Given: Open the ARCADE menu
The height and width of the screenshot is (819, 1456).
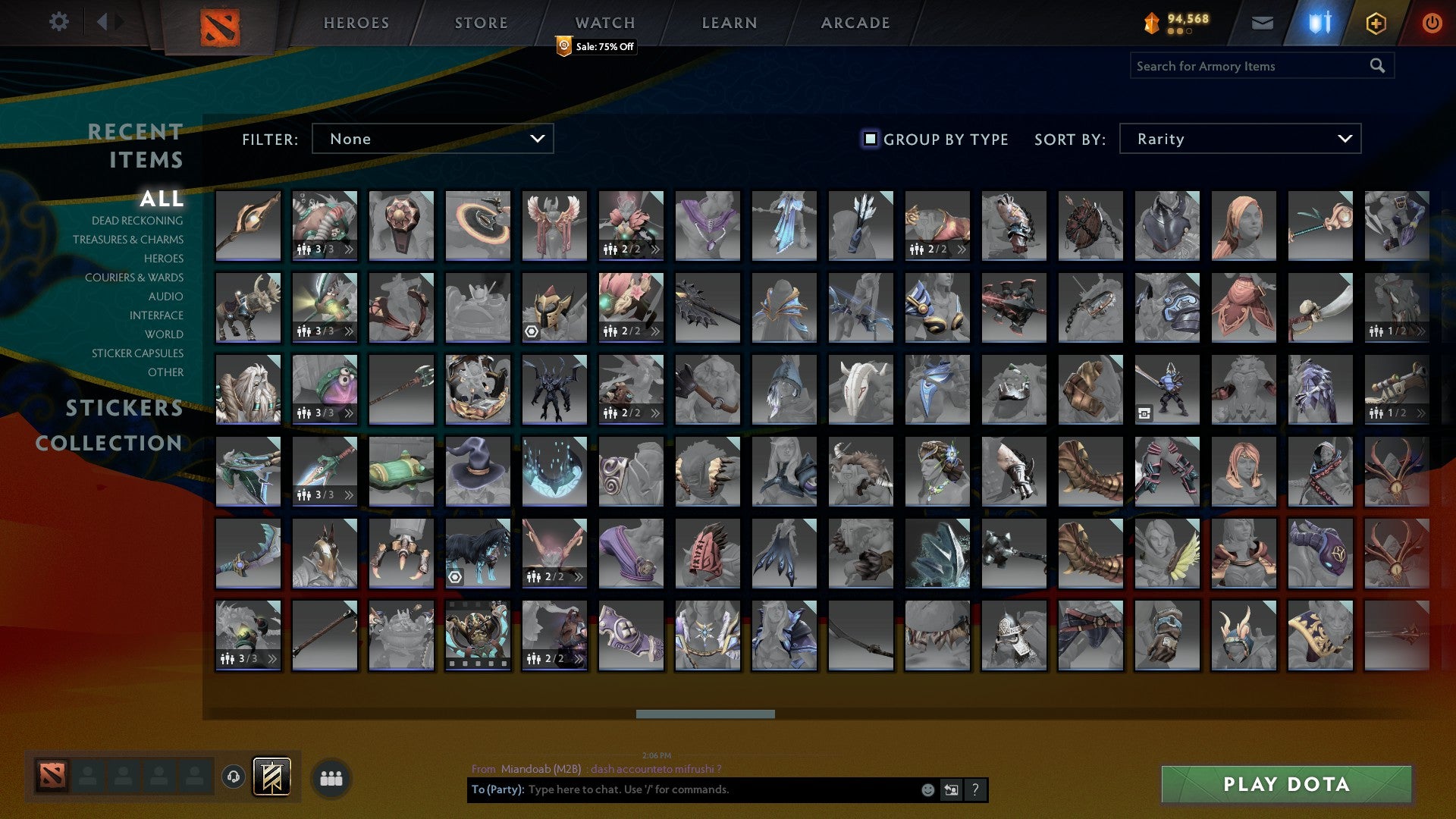Looking at the screenshot, I should (x=855, y=23).
